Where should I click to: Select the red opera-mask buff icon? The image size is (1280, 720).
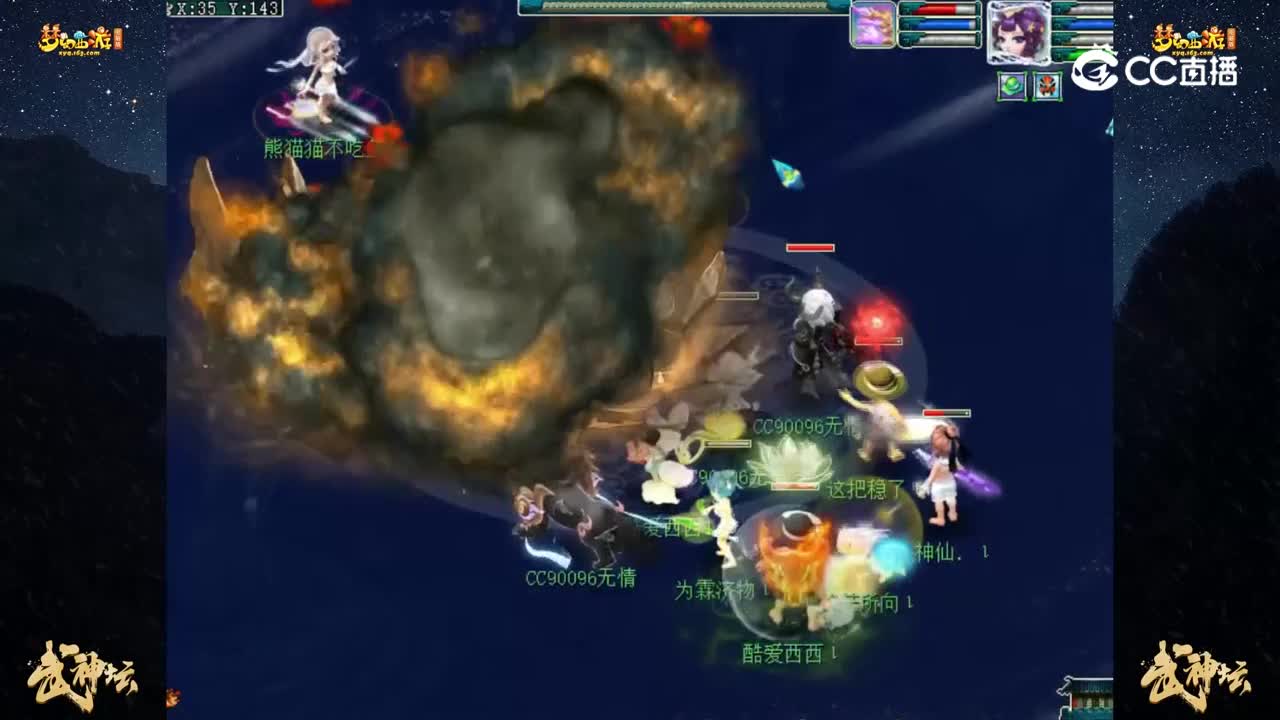1046,86
